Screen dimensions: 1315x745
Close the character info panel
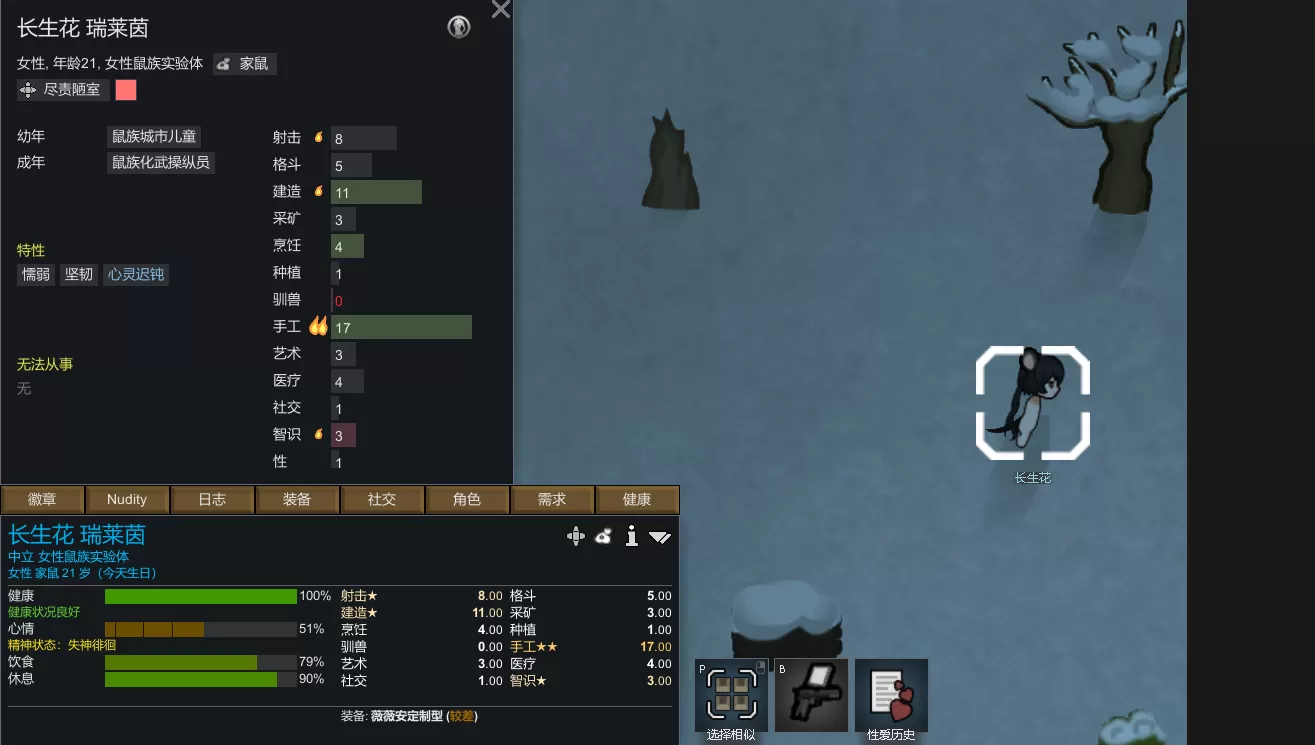pyautogui.click(x=501, y=10)
